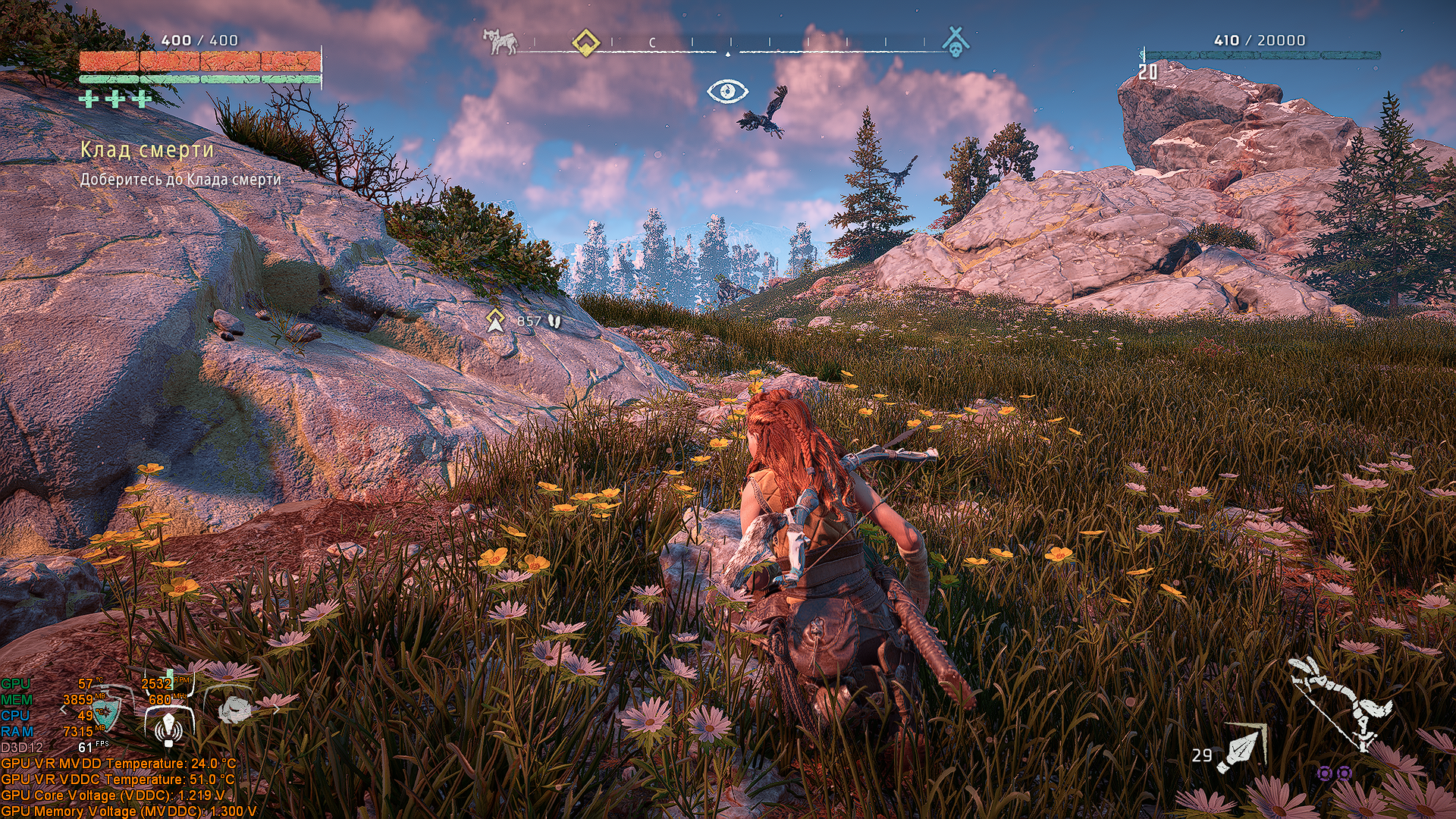
Task: Choose the arrowhead ammo type icon
Action: pyautogui.click(x=1241, y=749)
